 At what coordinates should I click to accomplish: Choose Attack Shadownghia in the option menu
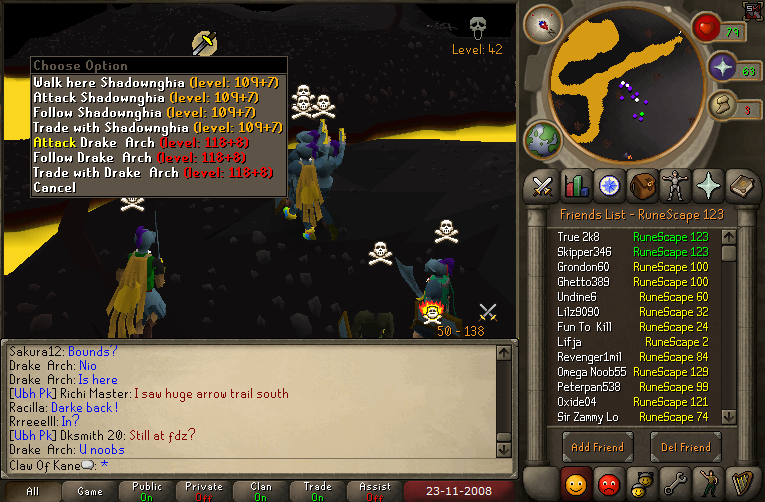pyautogui.click(x=157, y=98)
